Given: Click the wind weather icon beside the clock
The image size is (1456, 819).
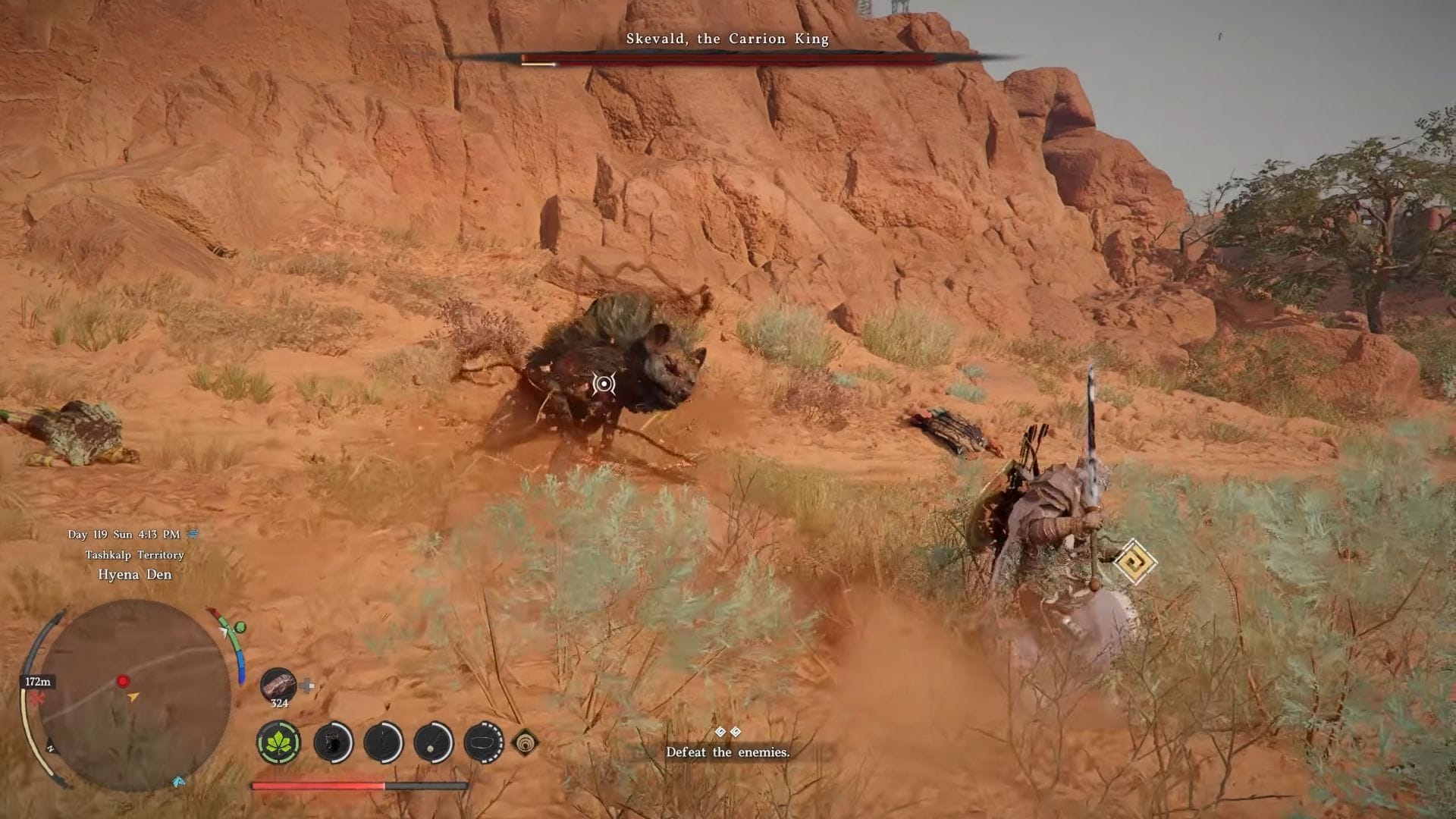Looking at the screenshot, I should click(x=194, y=533).
